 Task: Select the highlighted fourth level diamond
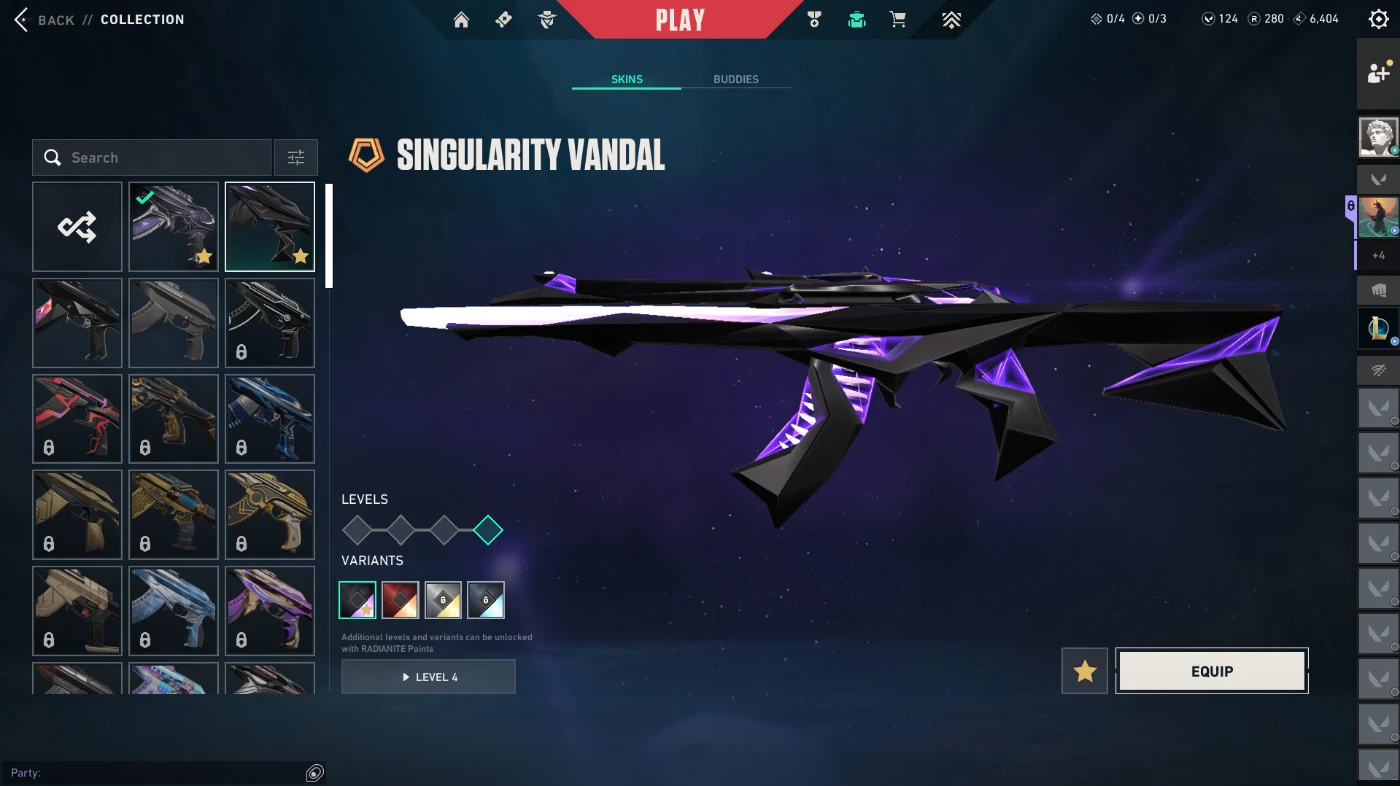[488, 530]
